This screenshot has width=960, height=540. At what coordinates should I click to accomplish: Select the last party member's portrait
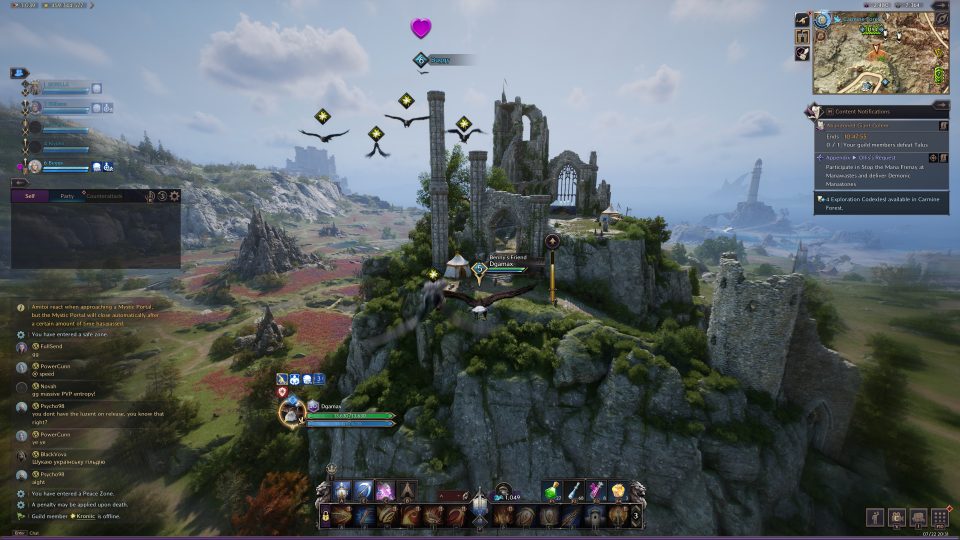click(x=35, y=166)
